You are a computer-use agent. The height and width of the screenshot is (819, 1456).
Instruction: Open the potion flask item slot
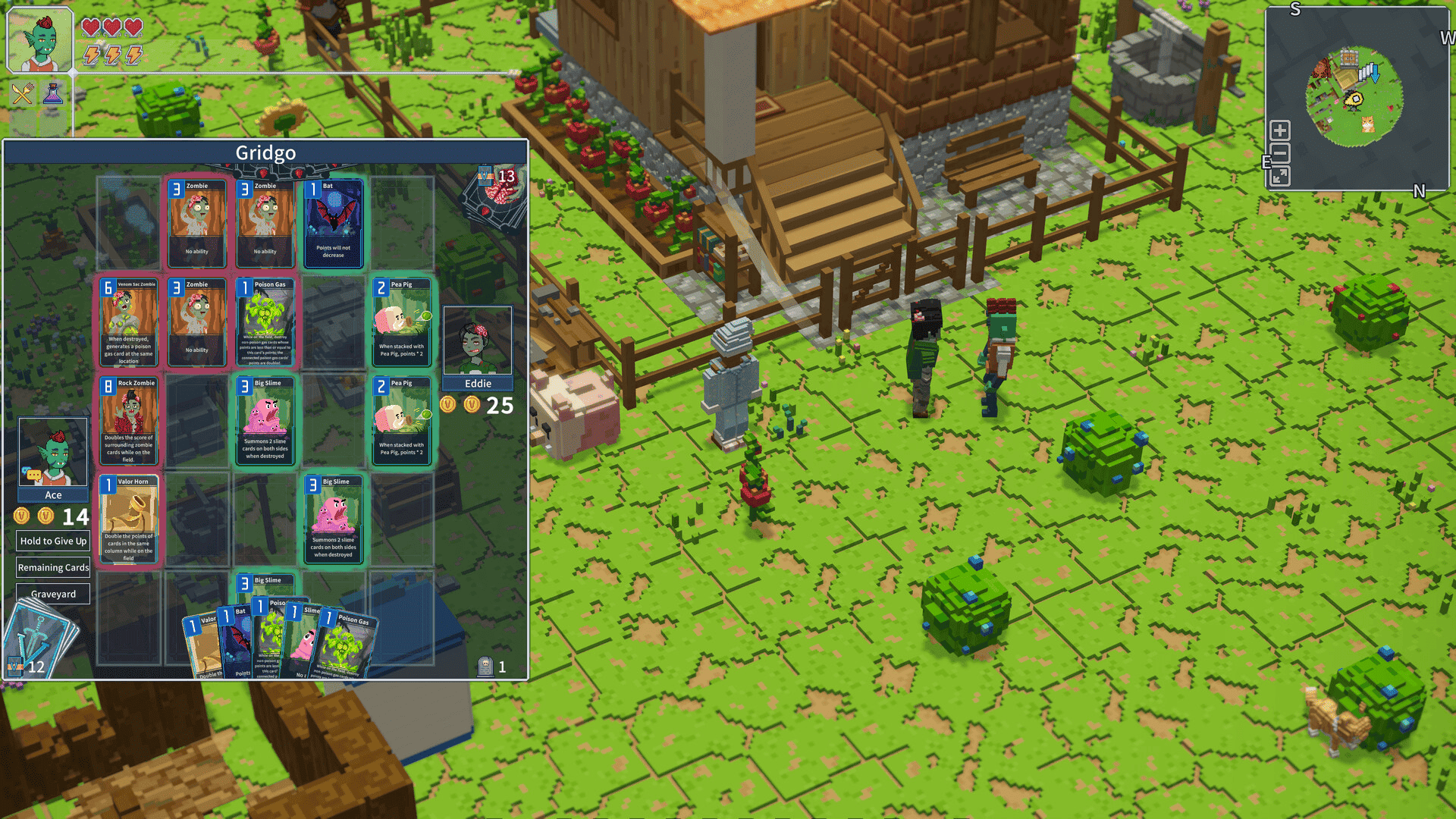click(54, 93)
